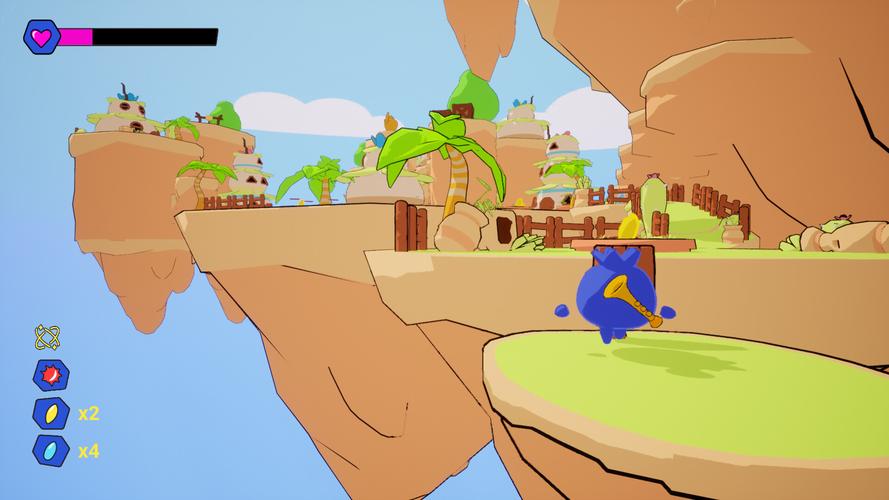Click the pink heart hexagon icon
The height and width of the screenshot is (500, 889).
(41, 37)
